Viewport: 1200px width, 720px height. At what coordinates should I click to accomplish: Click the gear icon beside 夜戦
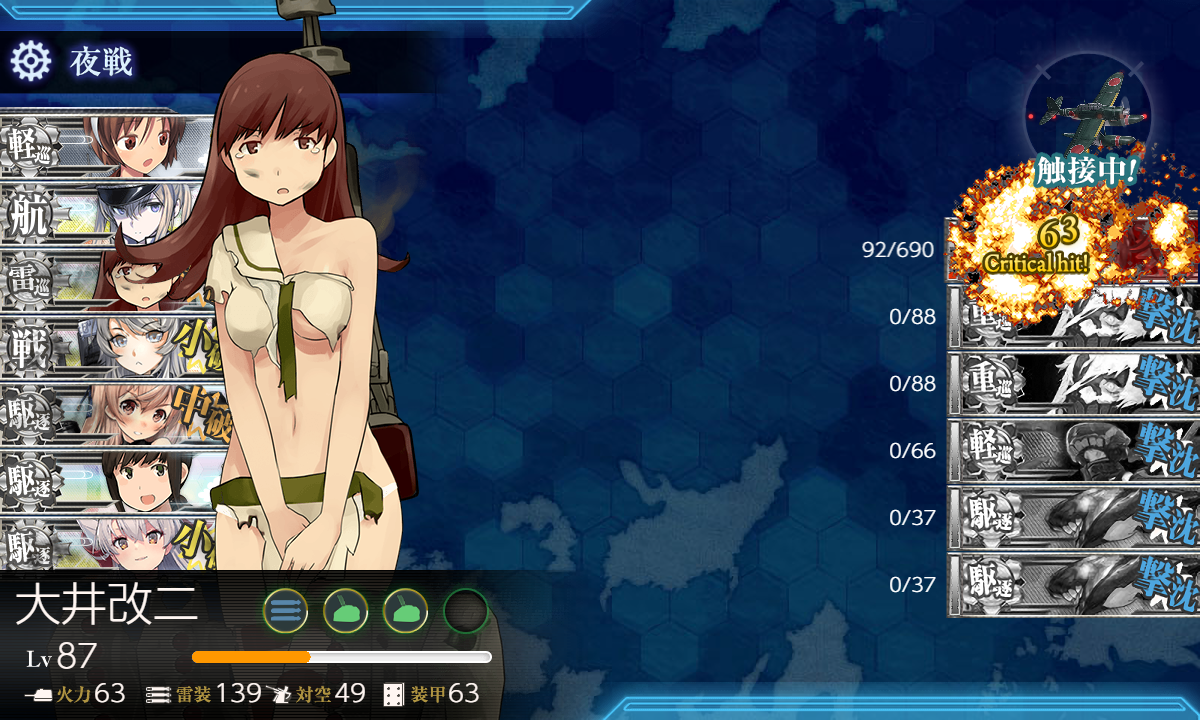coord(30,62)
